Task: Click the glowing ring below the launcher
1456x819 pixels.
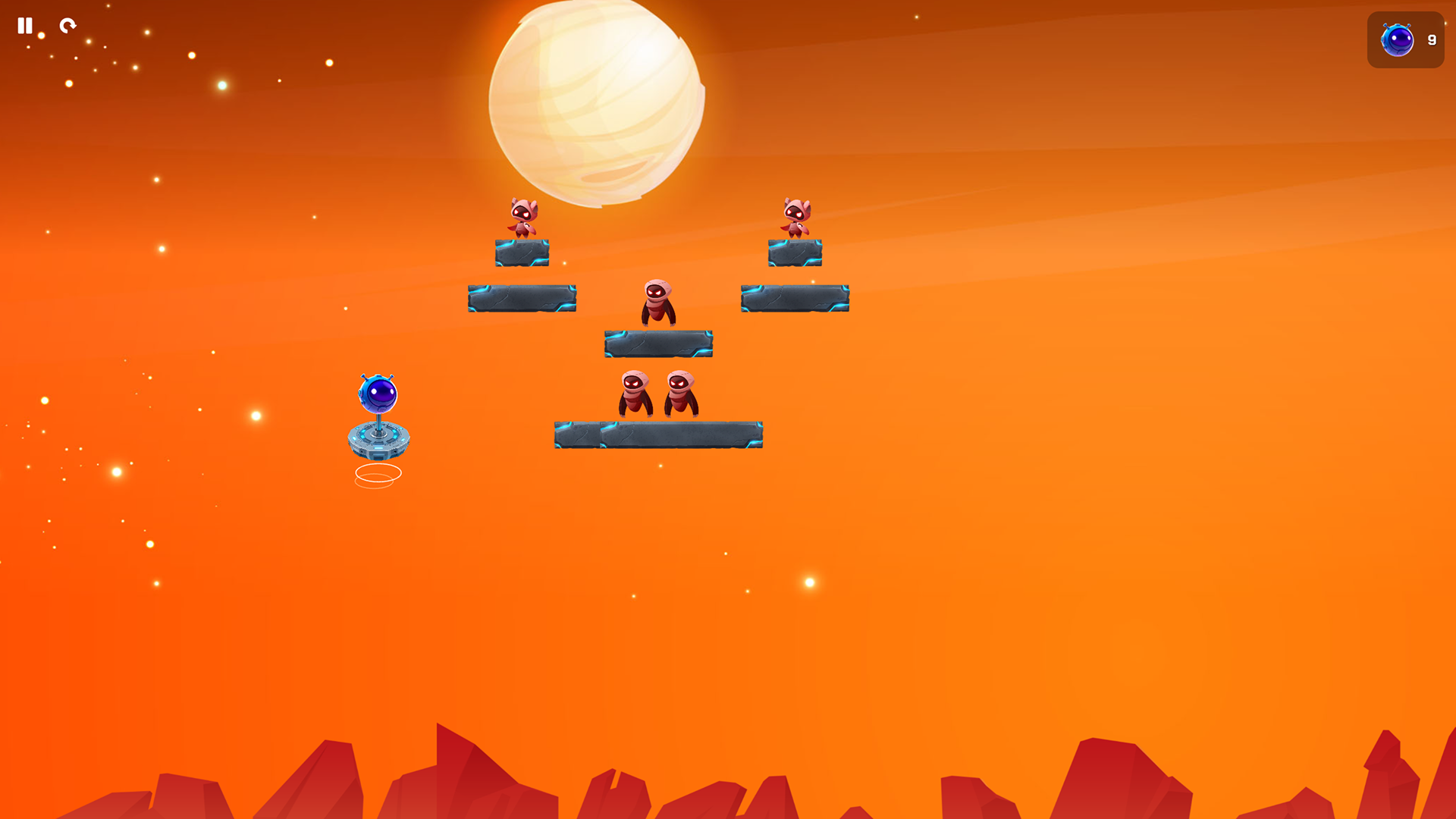Action: [378, 472]
